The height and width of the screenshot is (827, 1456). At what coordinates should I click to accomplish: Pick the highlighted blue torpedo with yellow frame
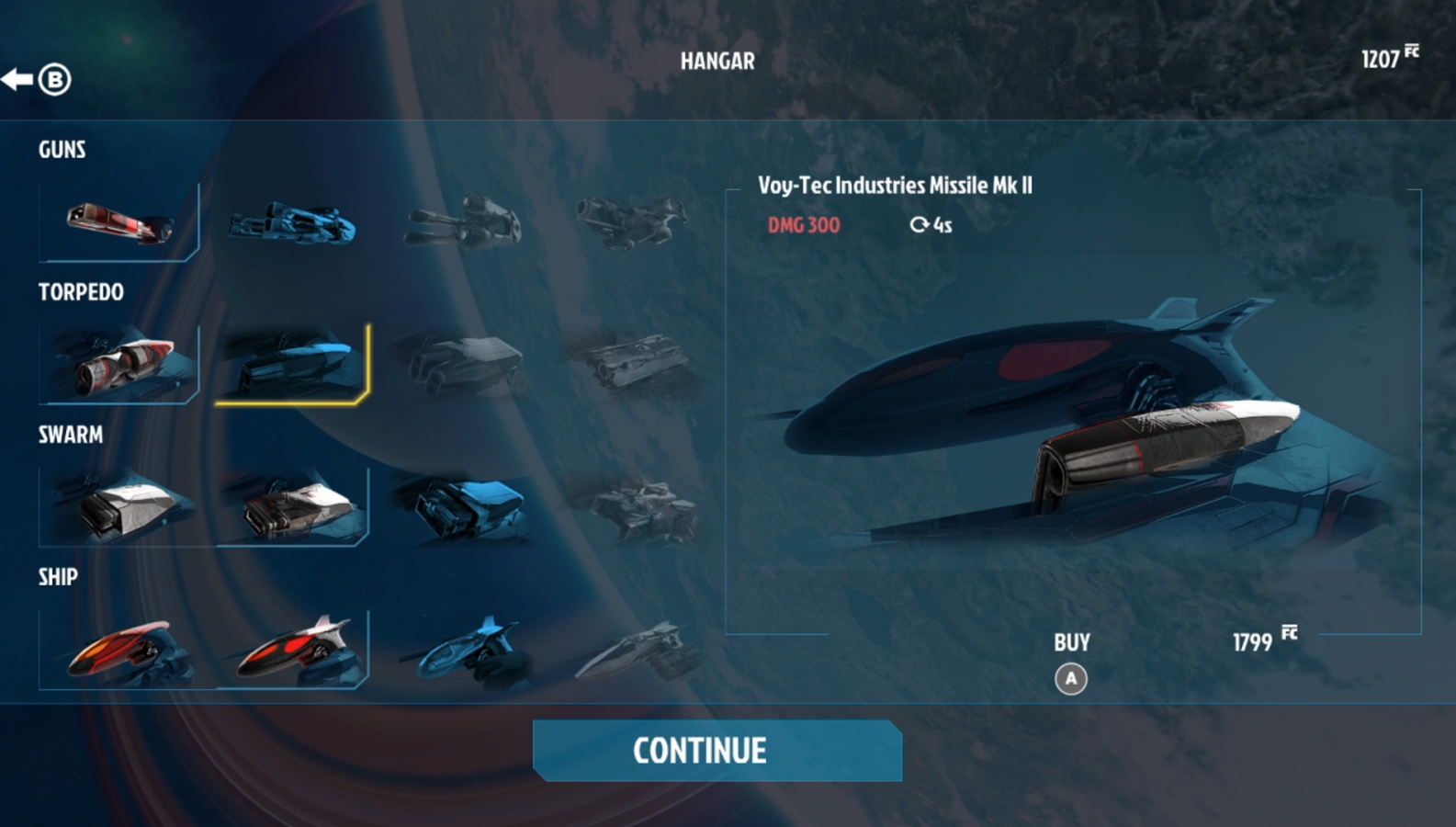coord(293,365)
